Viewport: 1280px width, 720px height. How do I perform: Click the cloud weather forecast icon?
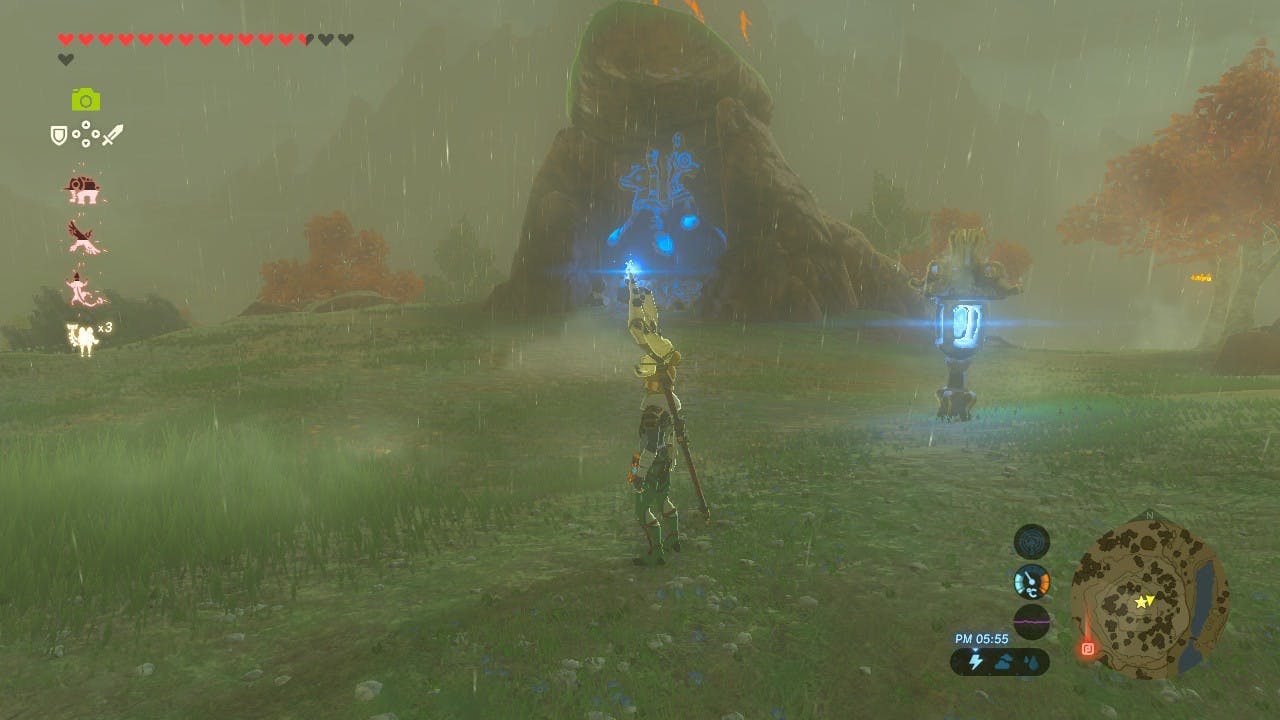[1002, 662]
